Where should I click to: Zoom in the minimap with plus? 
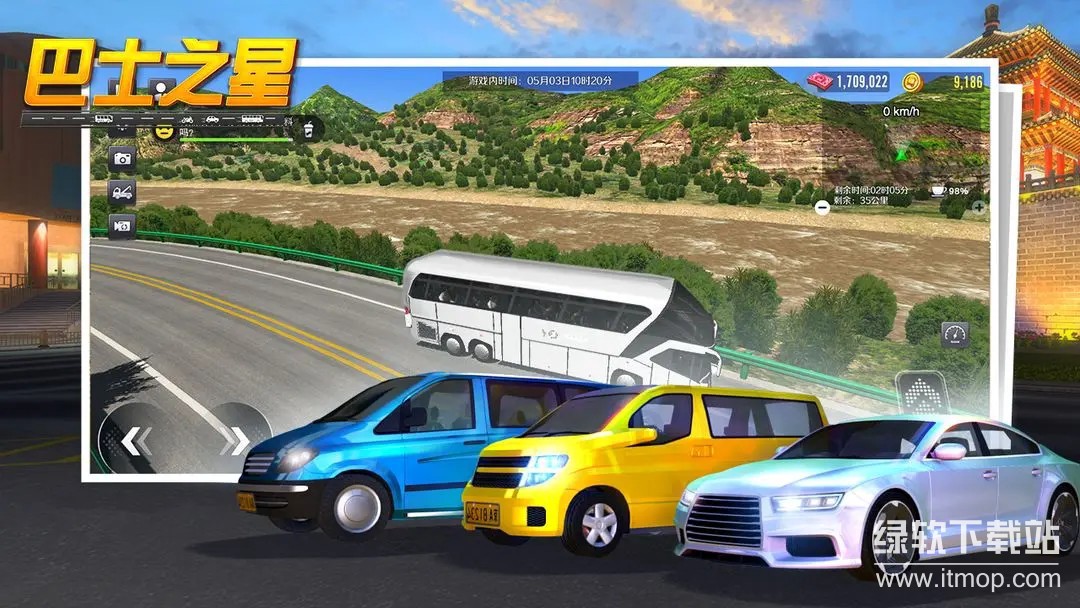[979, 208]
